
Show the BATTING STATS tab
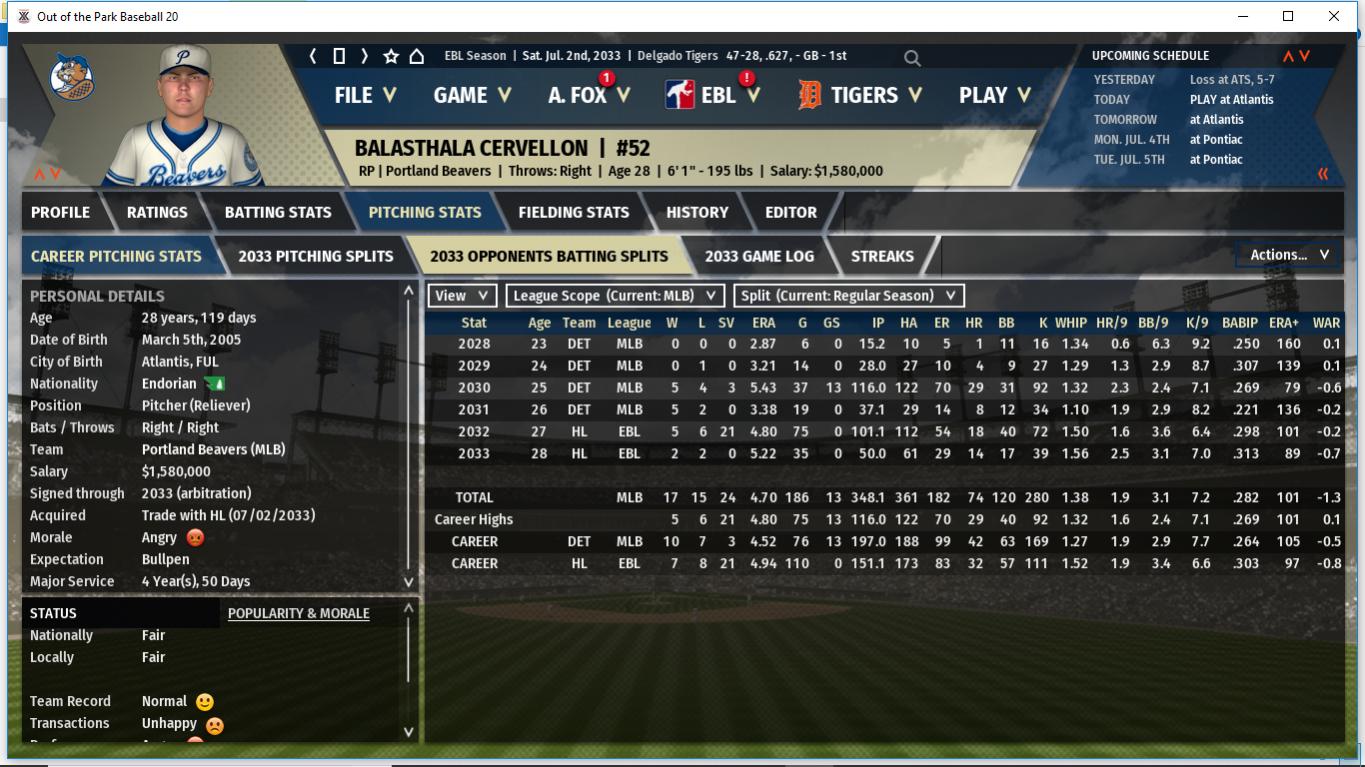click(x=277, y=212)
